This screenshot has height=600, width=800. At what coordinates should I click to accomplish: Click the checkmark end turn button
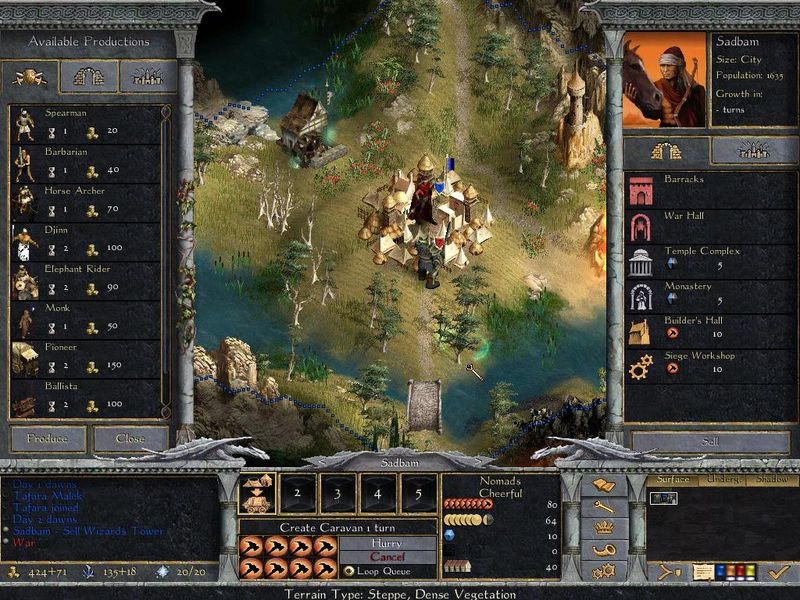click(777, 572)
